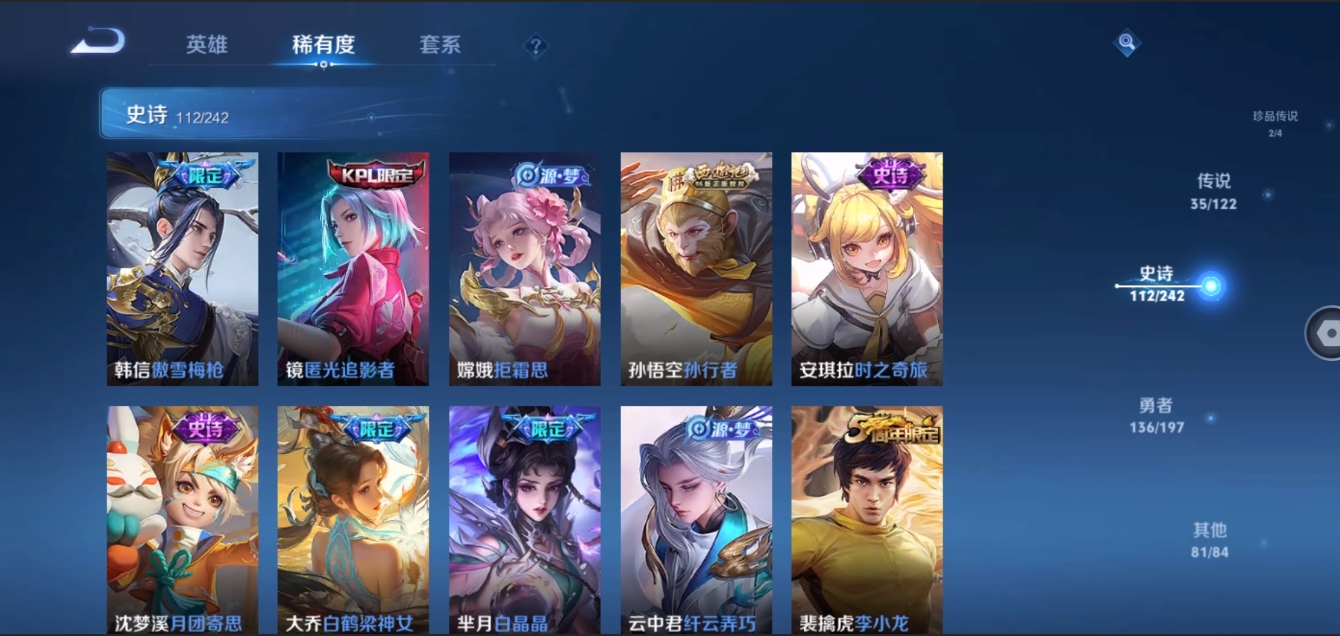Jump to 传说 rarity section
The height and width of the screenshot is (636, 1340).
1214,191
